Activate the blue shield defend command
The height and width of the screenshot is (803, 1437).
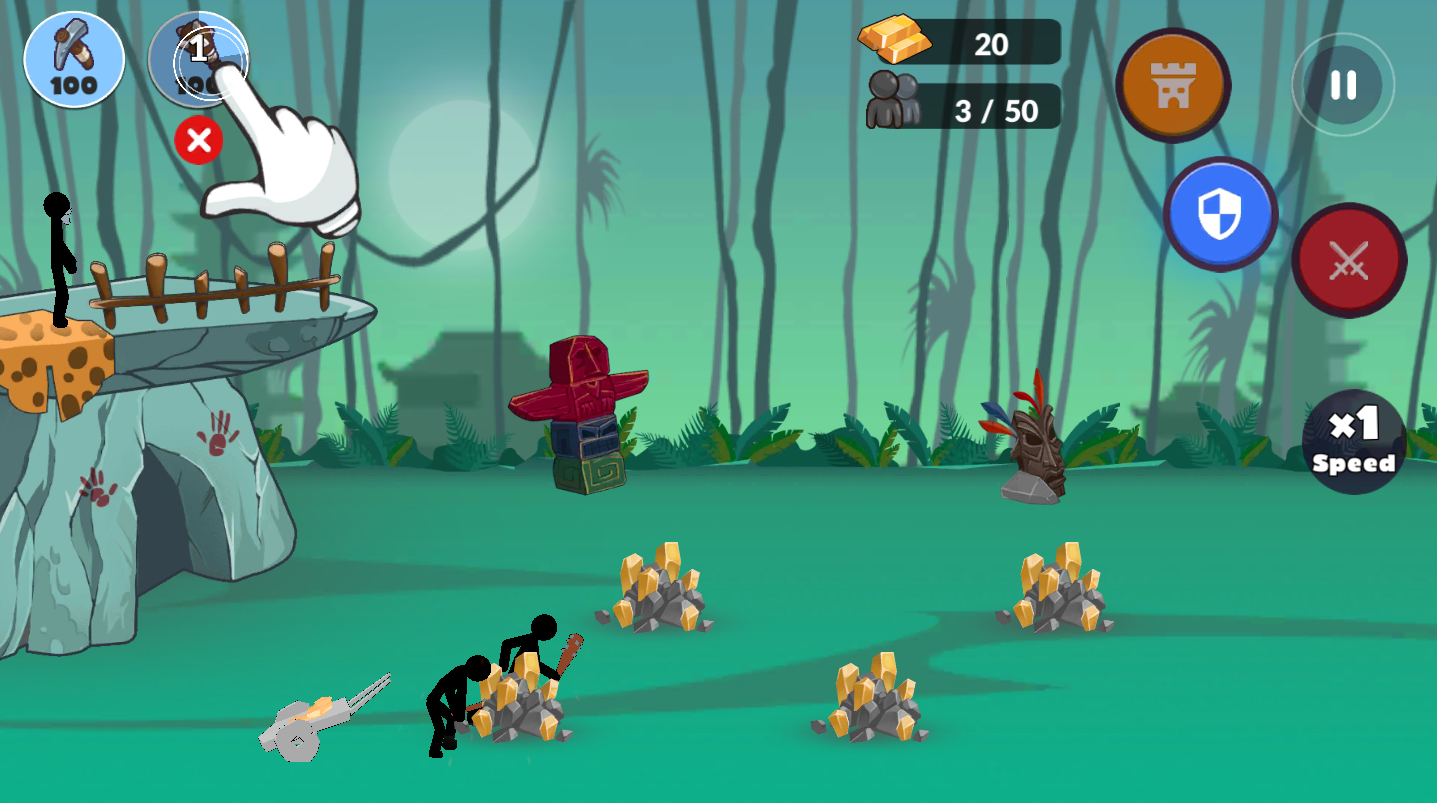tap(1219, 213)
